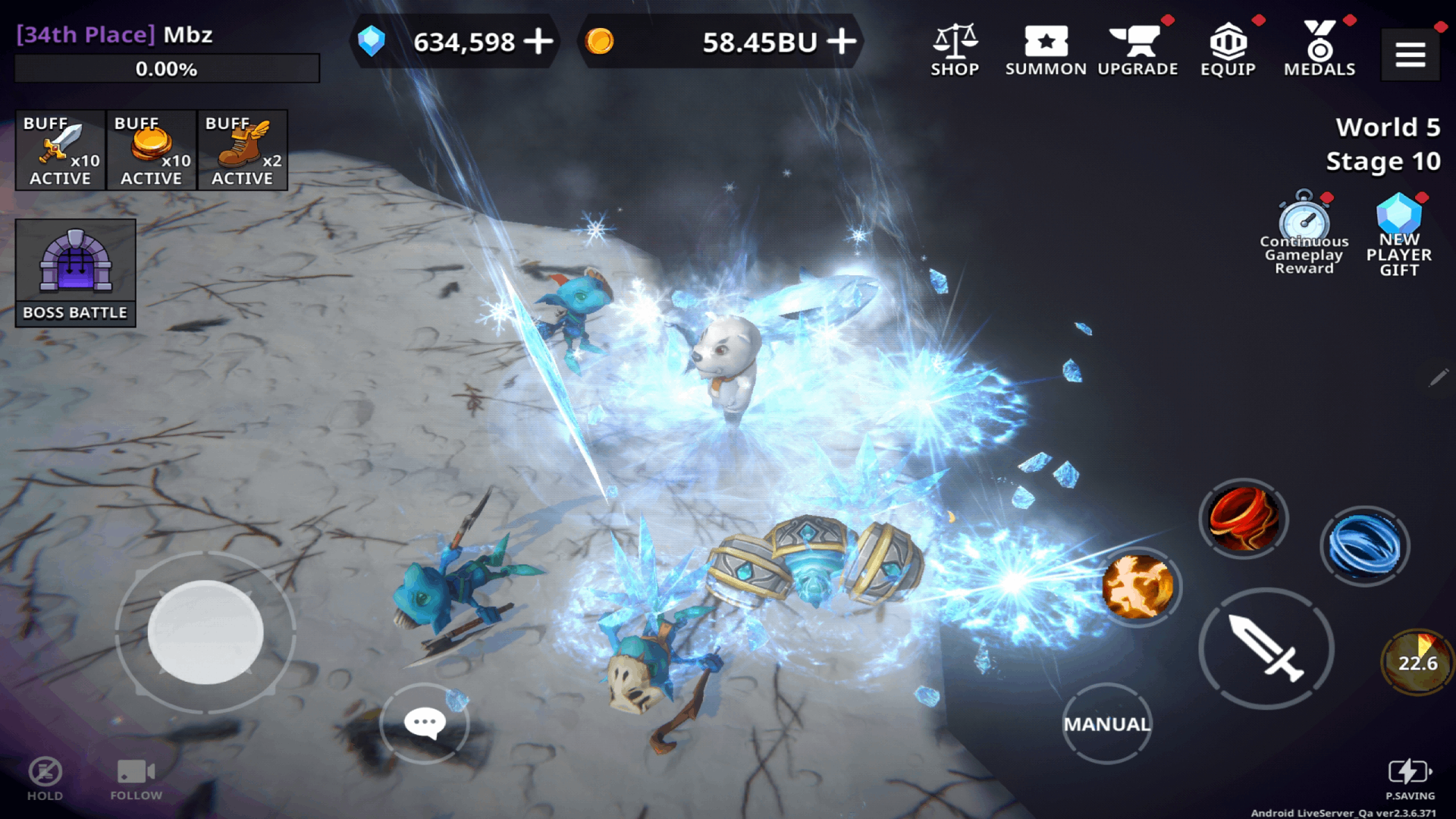Open the Medals screen
This screenshot has height=819, width=1456.
(x=1319, y=45)
